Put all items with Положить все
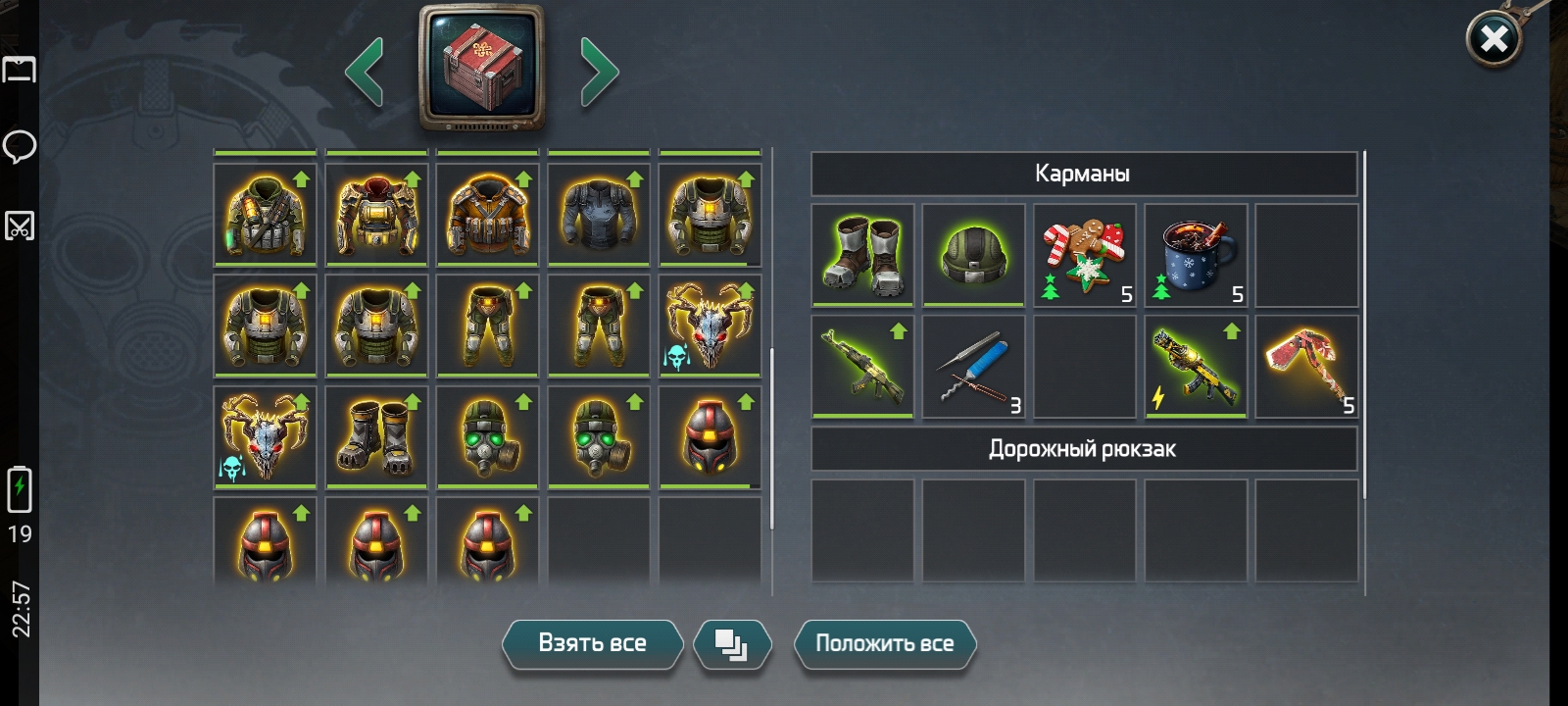Image resolution: width=1568 pixels, height=706 pixels. tap(884, 643)
